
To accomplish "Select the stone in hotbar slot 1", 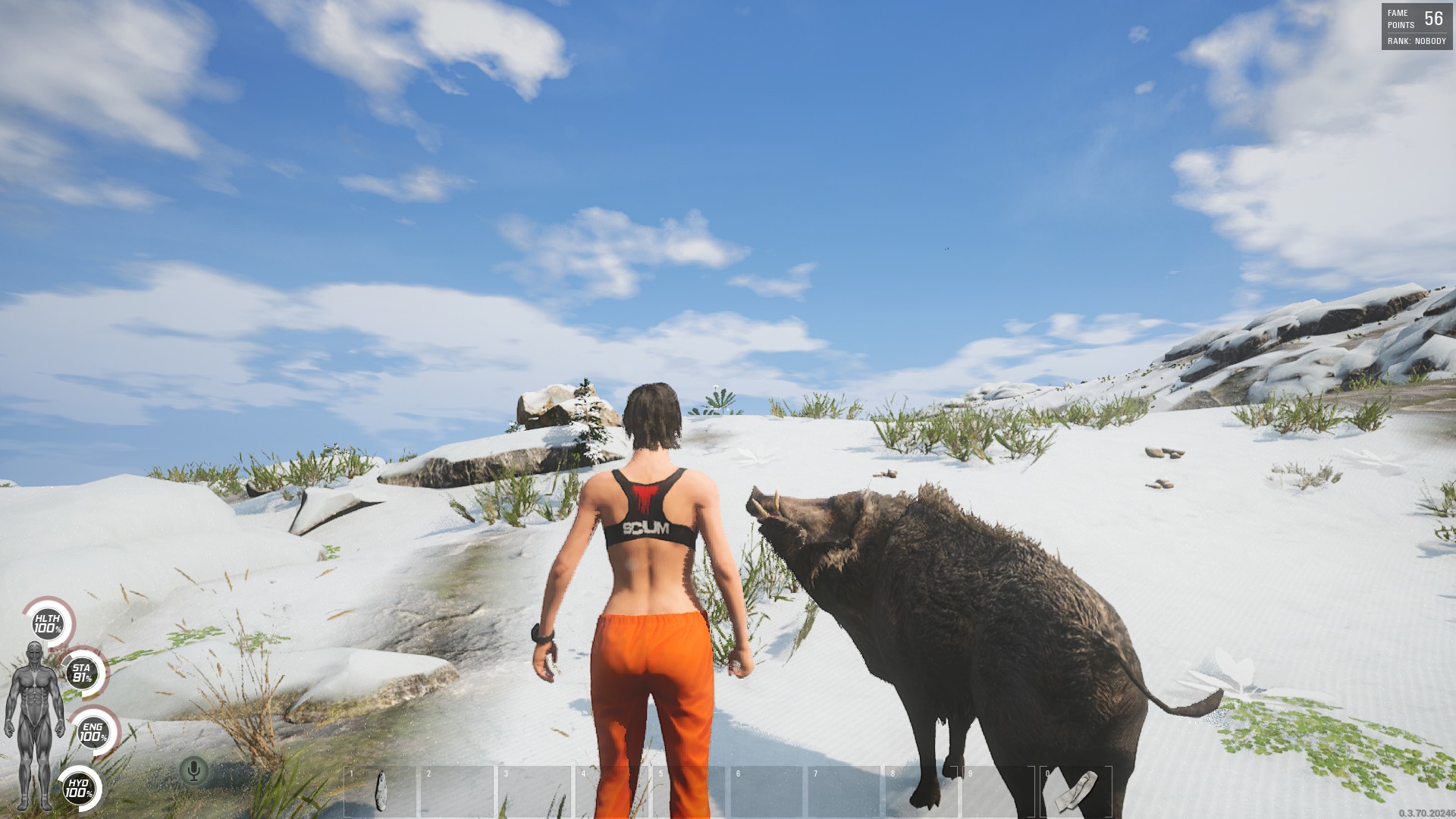I will 381,791.
